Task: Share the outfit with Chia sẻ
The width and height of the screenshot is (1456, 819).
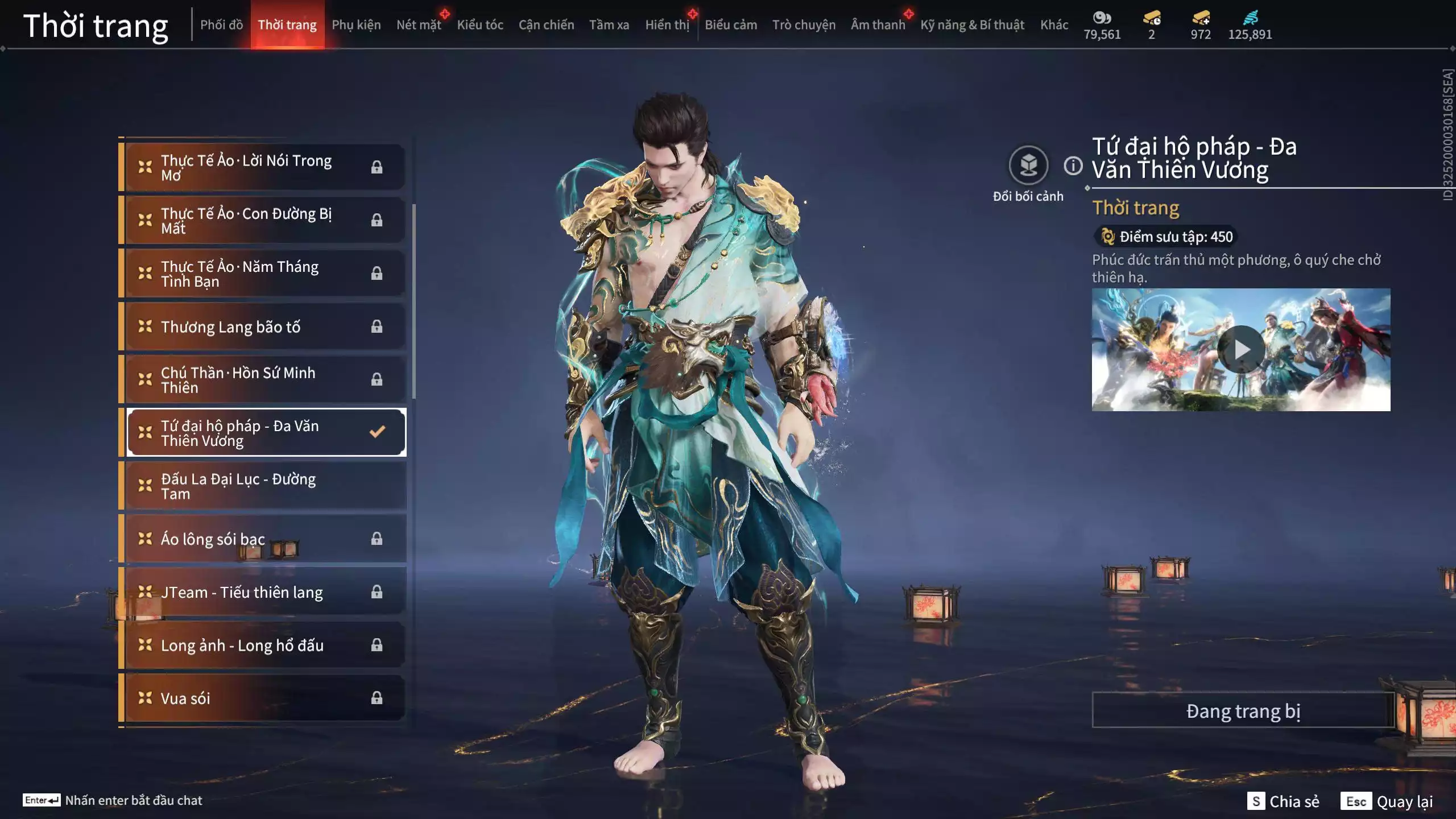Action: click(1284, 801)
